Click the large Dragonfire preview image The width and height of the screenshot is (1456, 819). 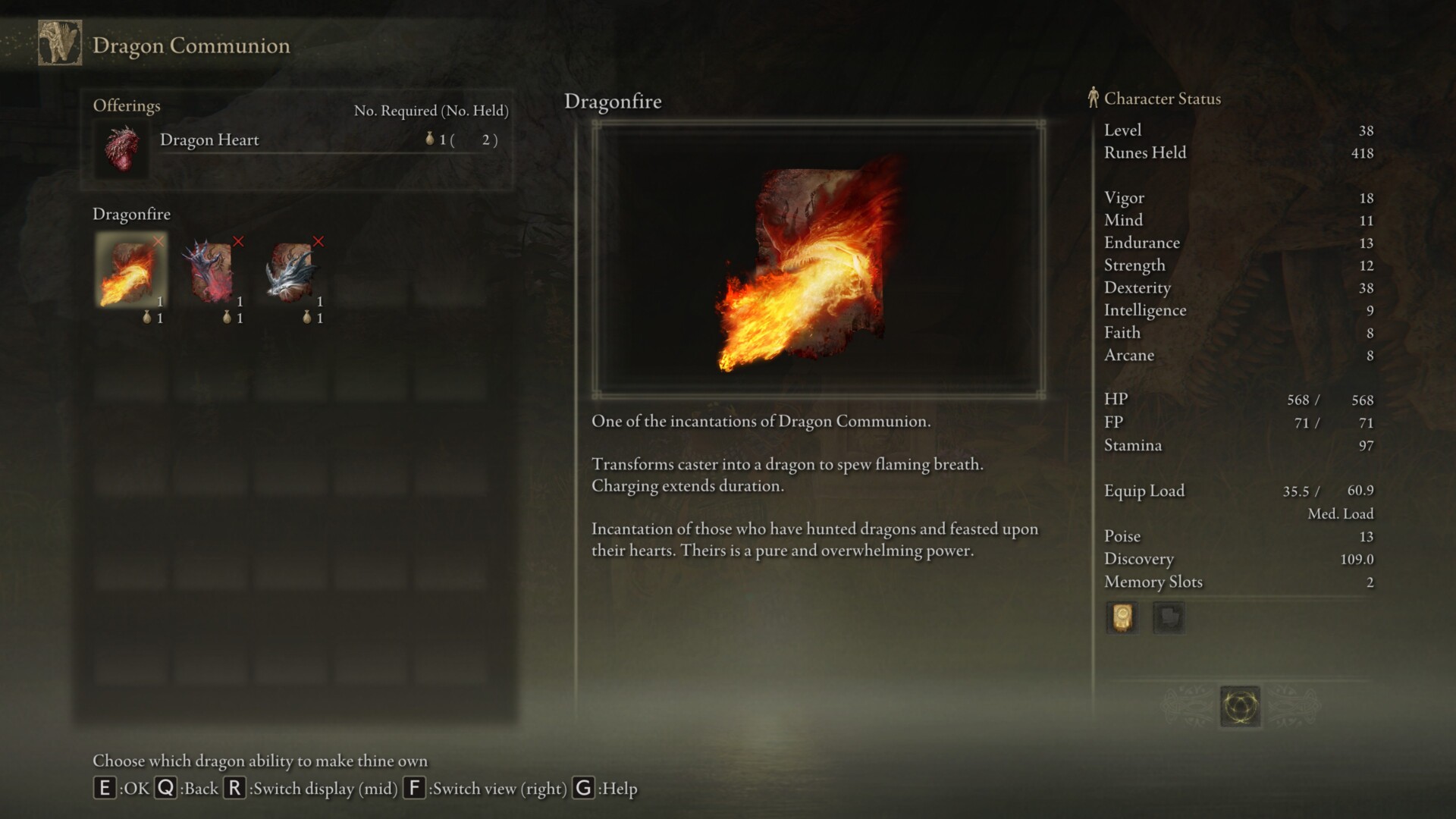818,259
